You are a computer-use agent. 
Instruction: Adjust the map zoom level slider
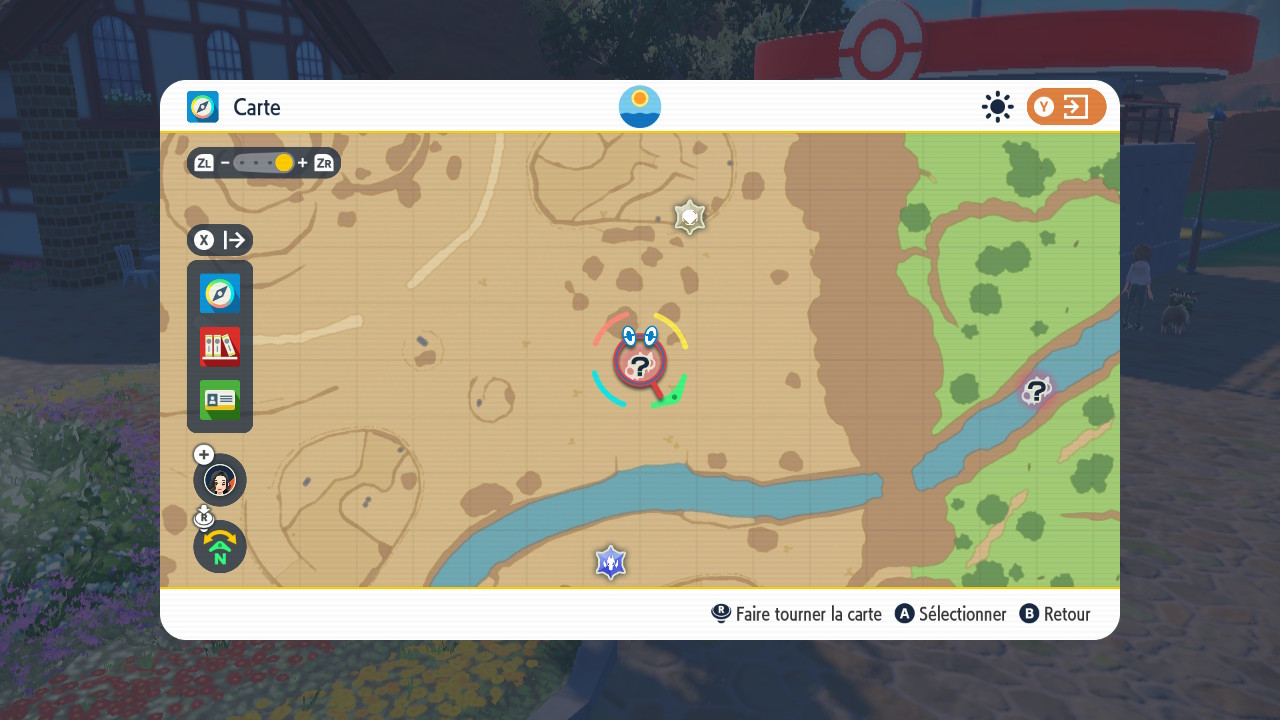[x=264, y=163]
